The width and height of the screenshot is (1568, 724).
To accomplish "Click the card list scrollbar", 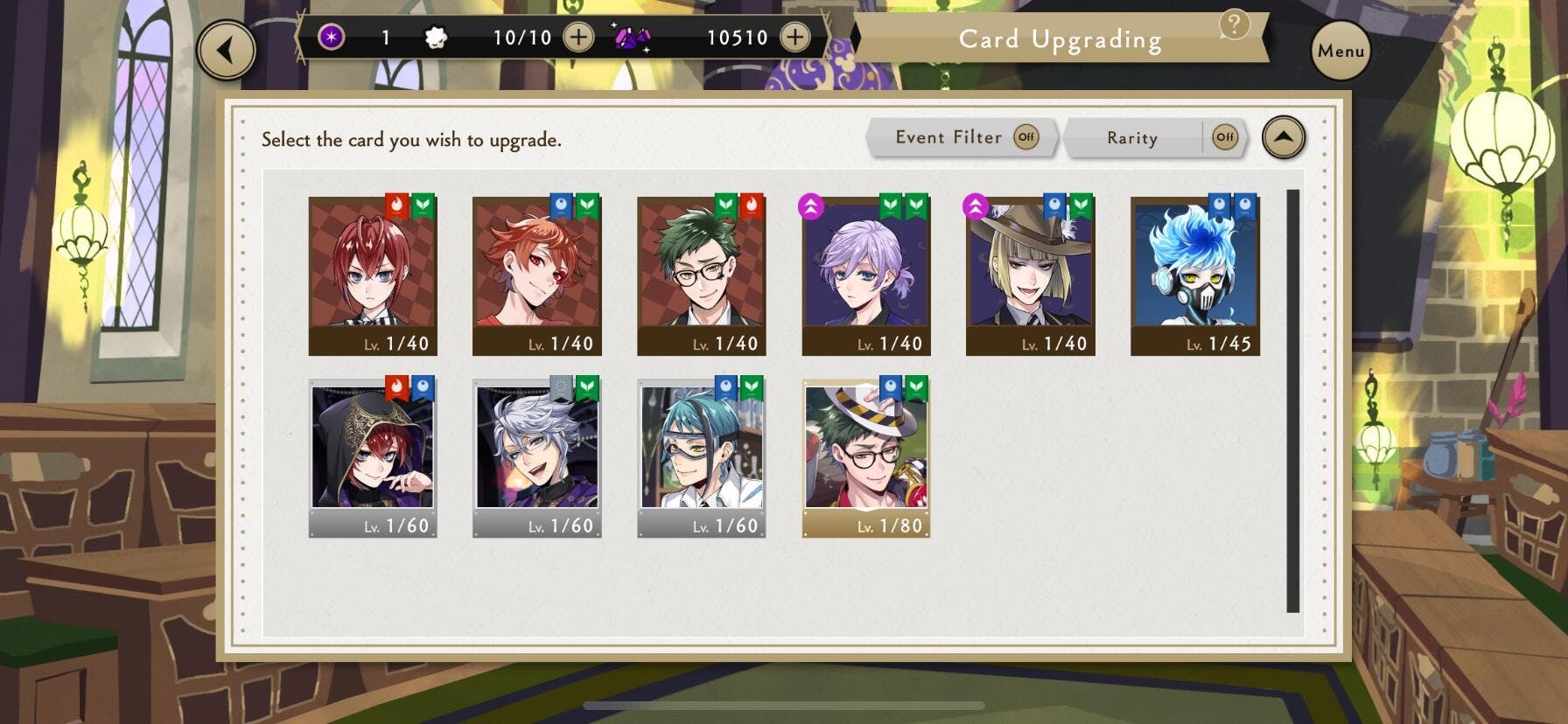I will (1292, 400).
